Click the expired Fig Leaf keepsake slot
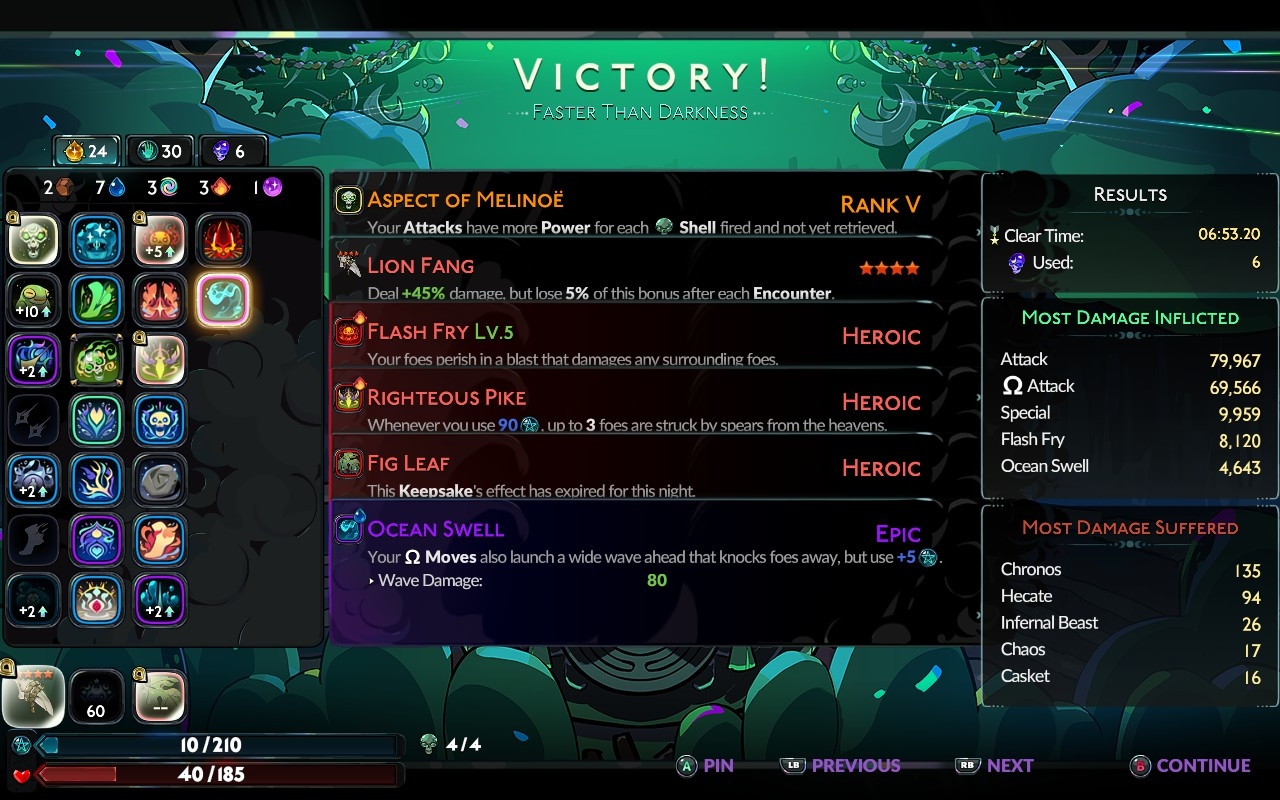The width and height of the screenshot is (1280, 800). point(160,696)
